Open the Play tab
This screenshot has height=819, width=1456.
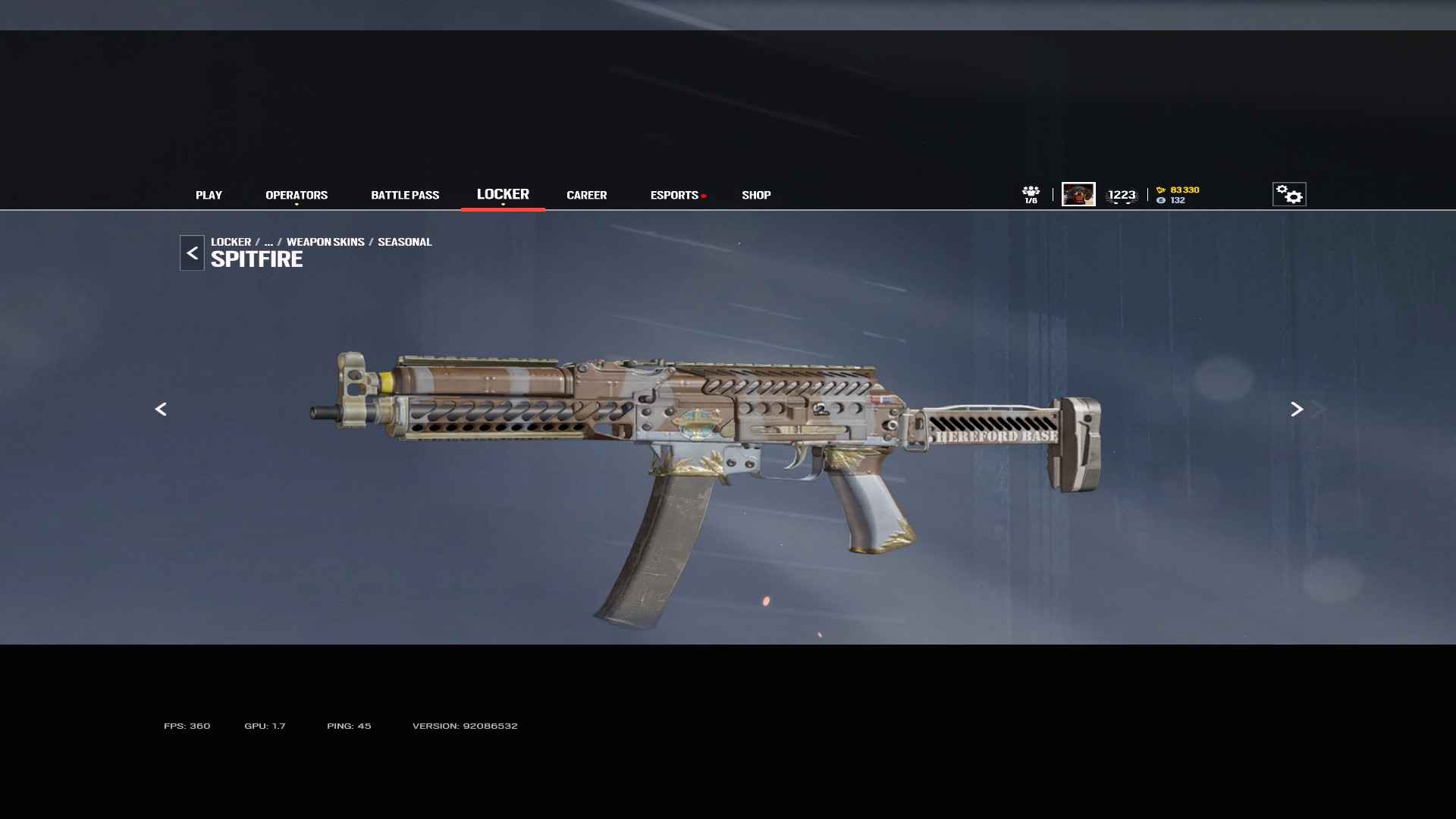[209, 195]
